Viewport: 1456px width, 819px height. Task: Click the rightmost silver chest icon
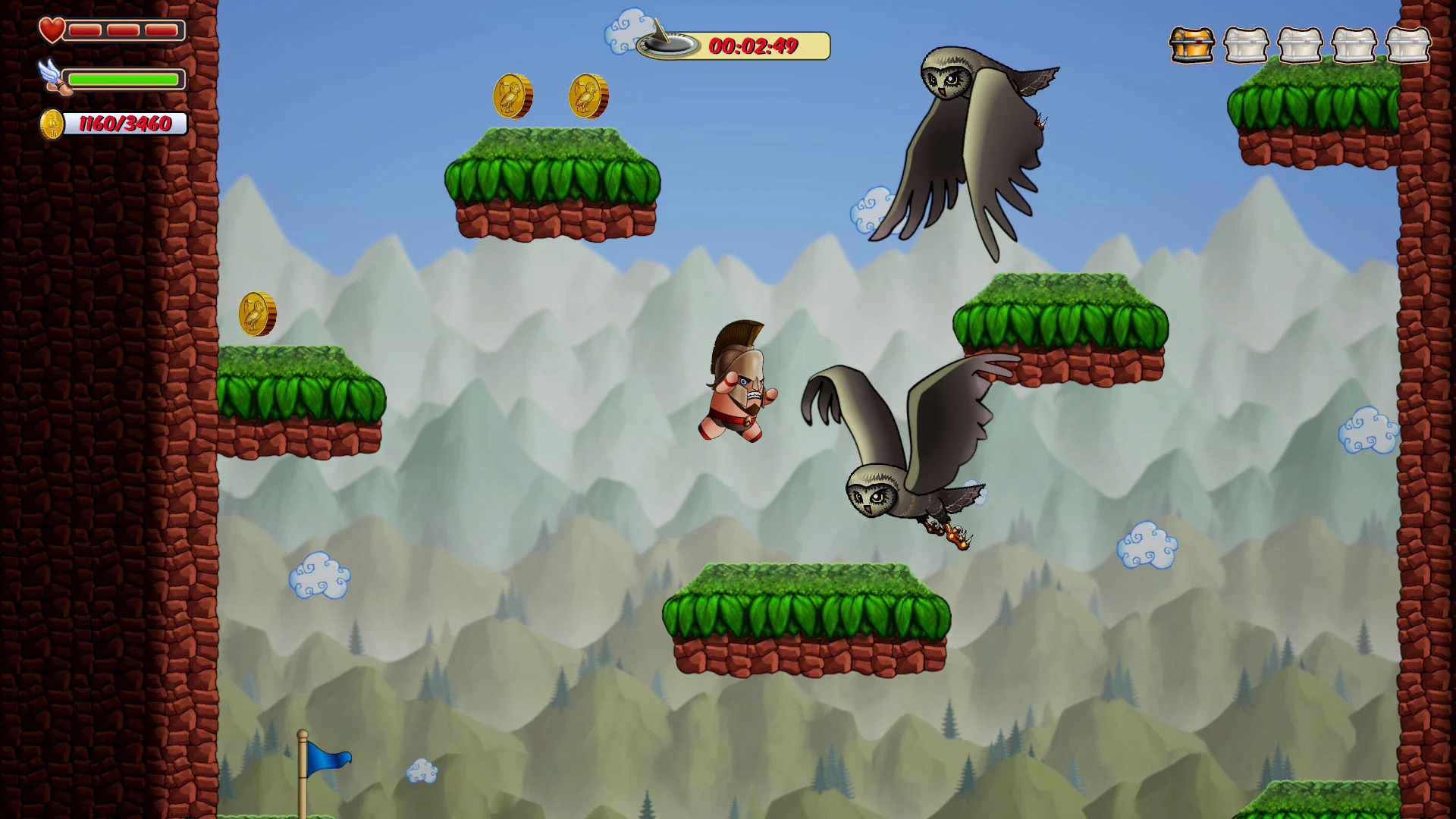click(1409, 45)
